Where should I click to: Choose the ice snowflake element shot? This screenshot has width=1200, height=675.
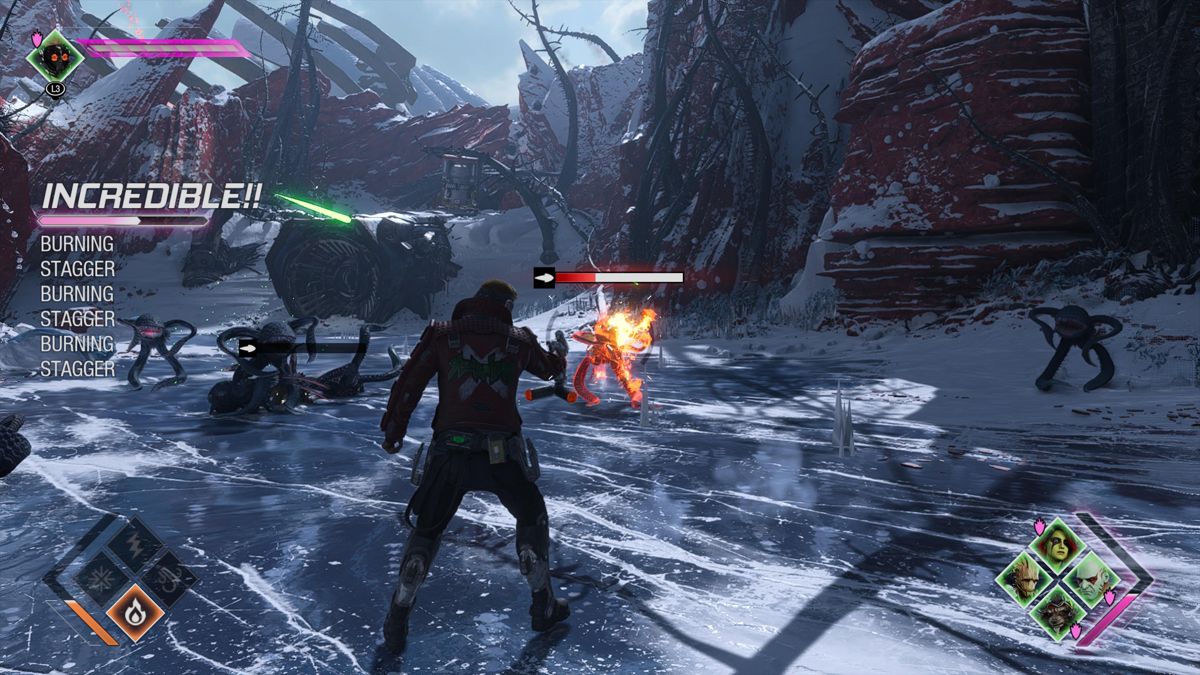click(103, 579)
